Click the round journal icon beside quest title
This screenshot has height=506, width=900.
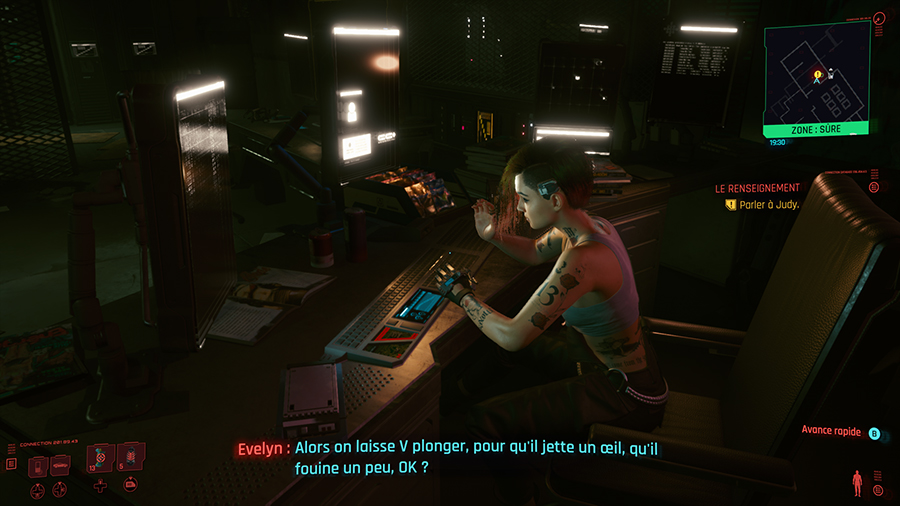pyautogui.click(x=873, y=187)
